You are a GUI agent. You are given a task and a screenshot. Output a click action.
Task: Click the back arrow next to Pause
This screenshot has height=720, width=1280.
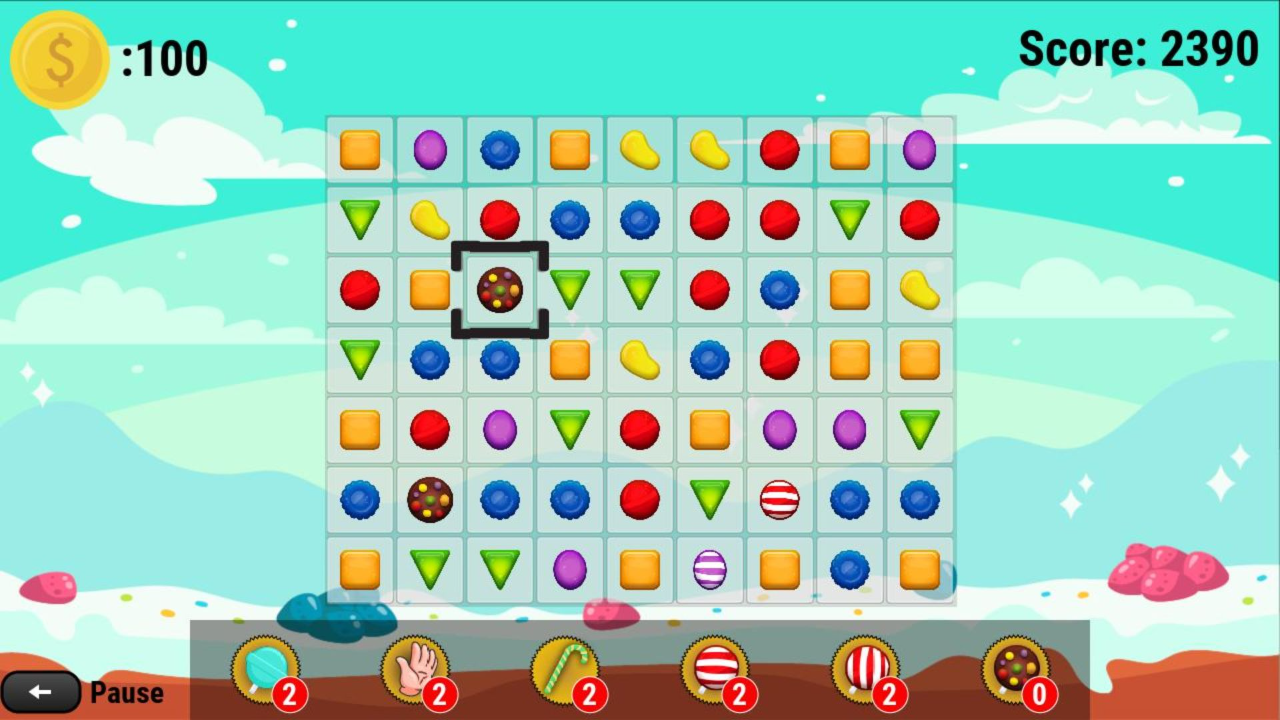click(x=42, y=692)
